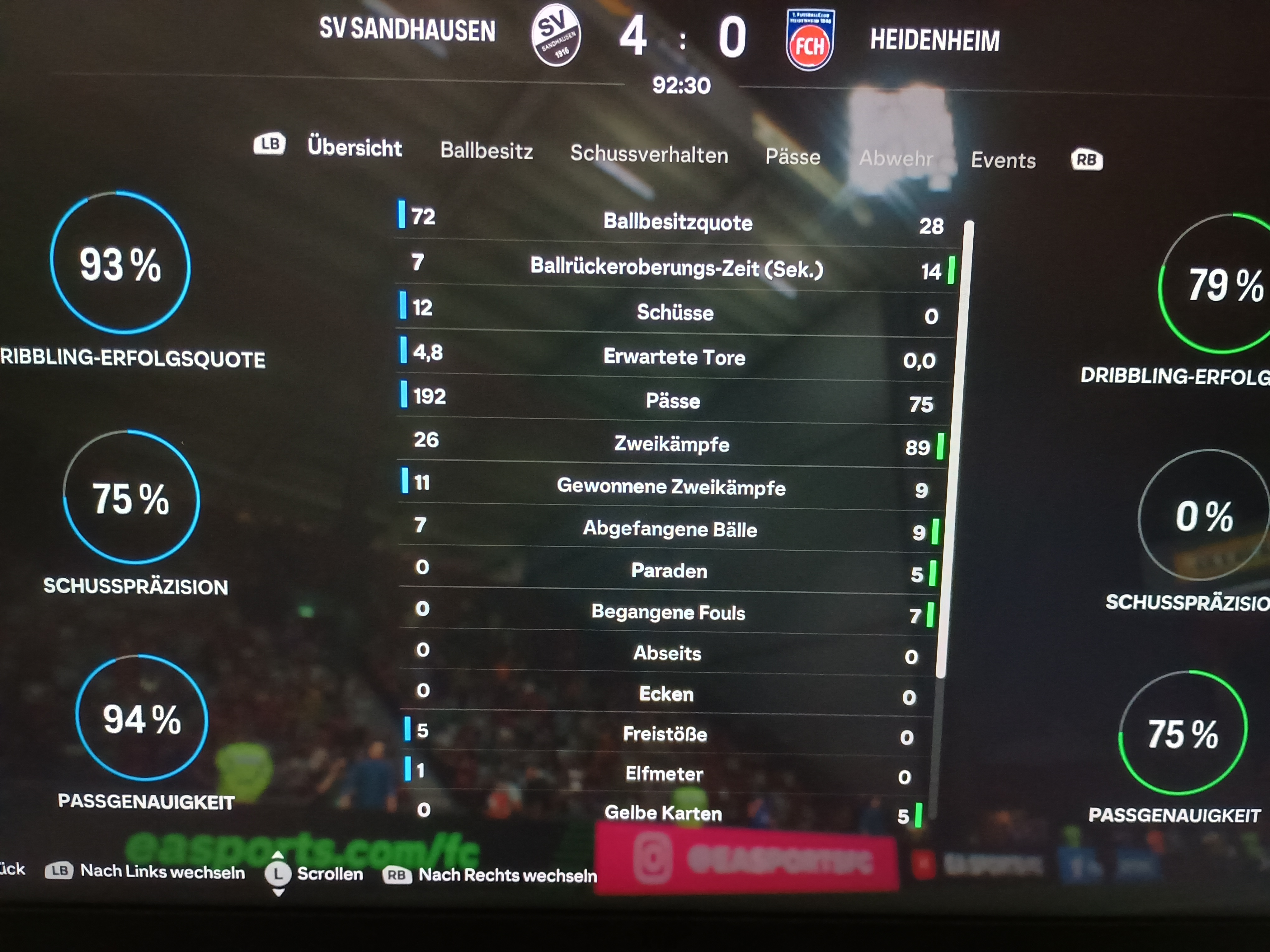This screenshot has width=1270, height=952.
Task: Choose the Erwartete Tore row
Action: pos(674,357)
